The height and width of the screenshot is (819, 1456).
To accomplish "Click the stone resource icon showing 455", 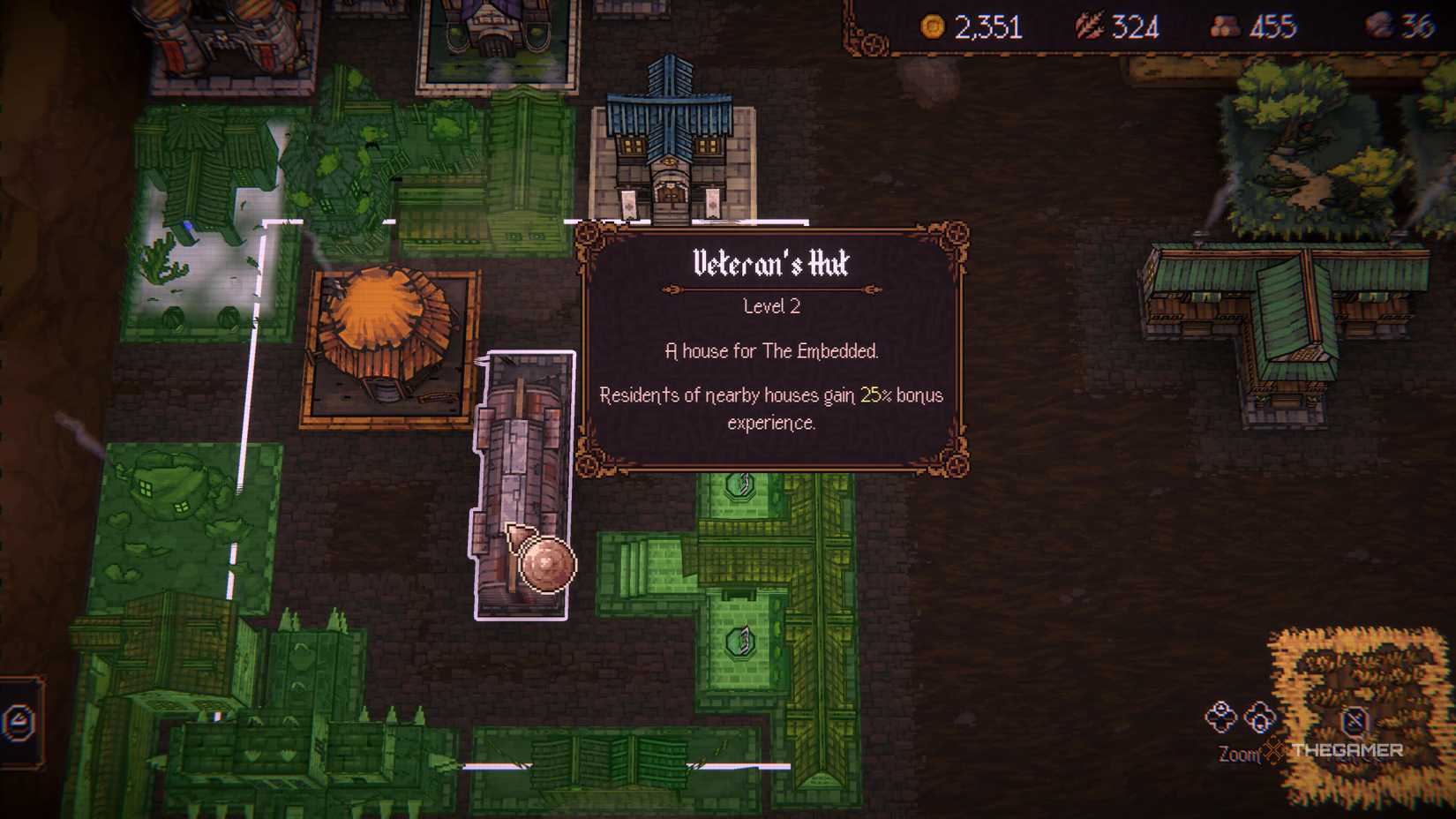I will [x=1226, y=27].
